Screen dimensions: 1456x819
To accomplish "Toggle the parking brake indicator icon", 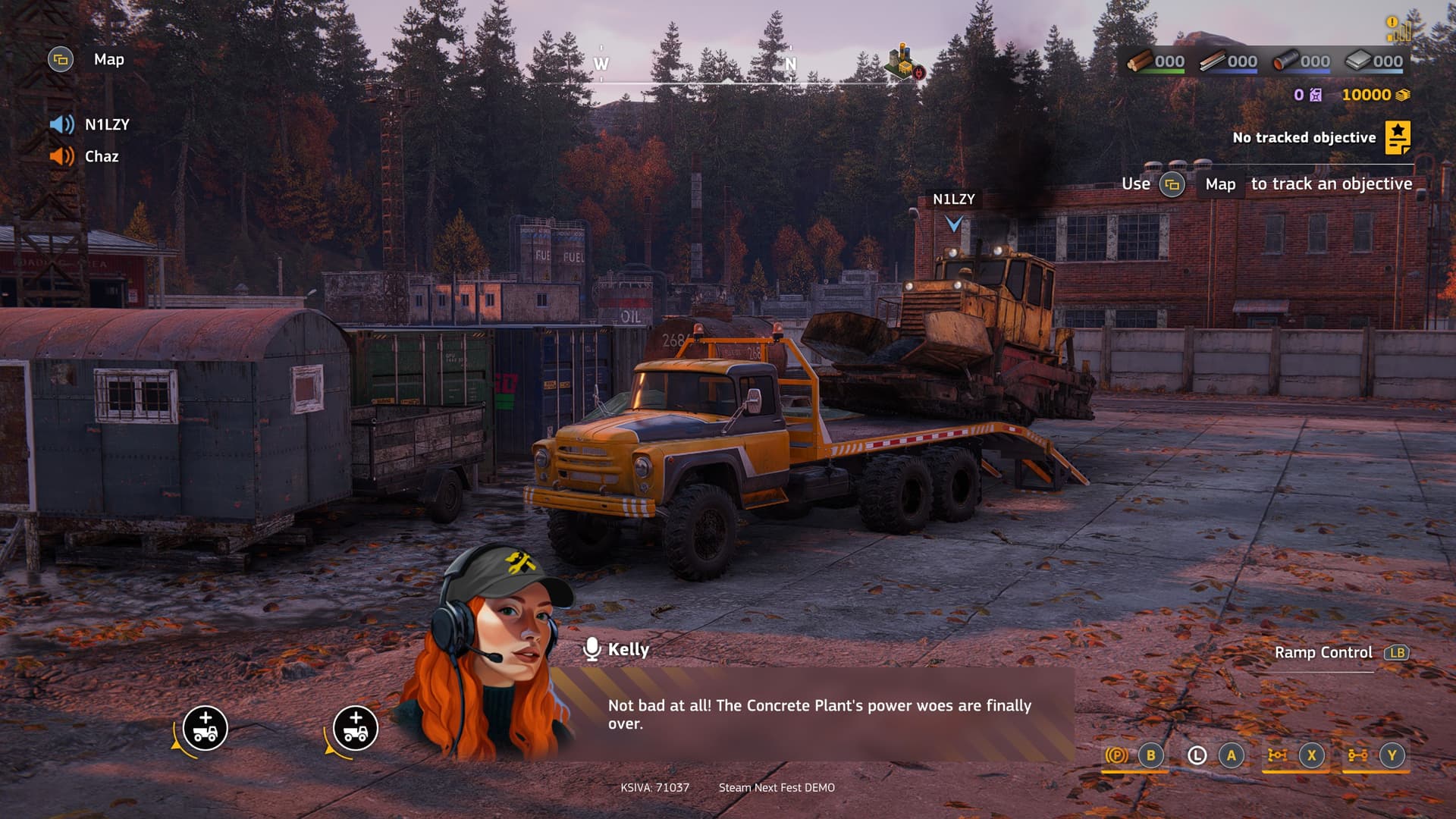I will tap(1116, 755).
